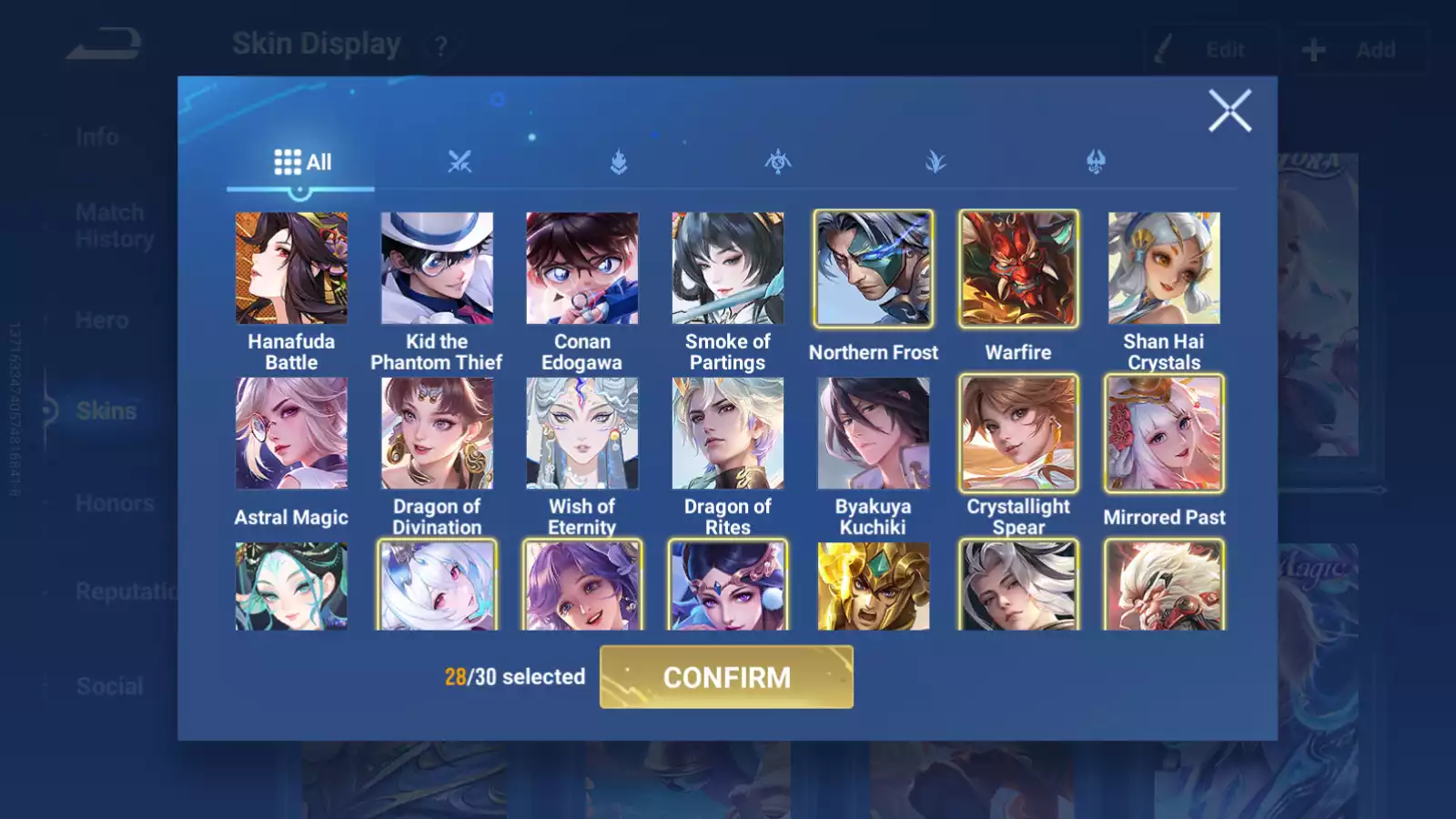Deselect the Mirrored Past skin
Image resolution: width=1456 pixels, height=819 pixels.
coord(1164,434)
